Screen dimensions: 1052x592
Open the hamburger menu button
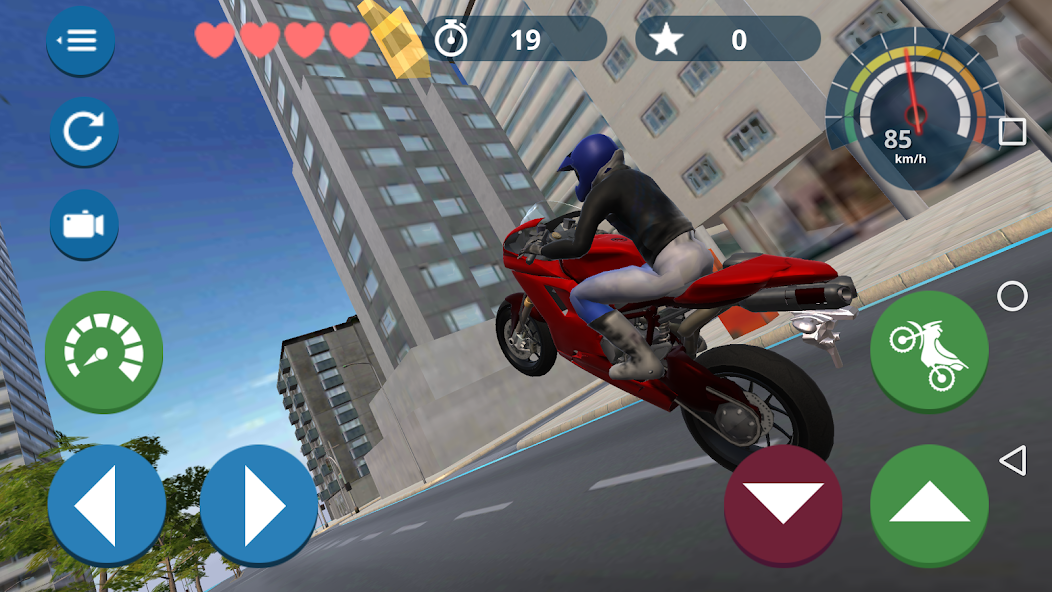pos(81,41)
